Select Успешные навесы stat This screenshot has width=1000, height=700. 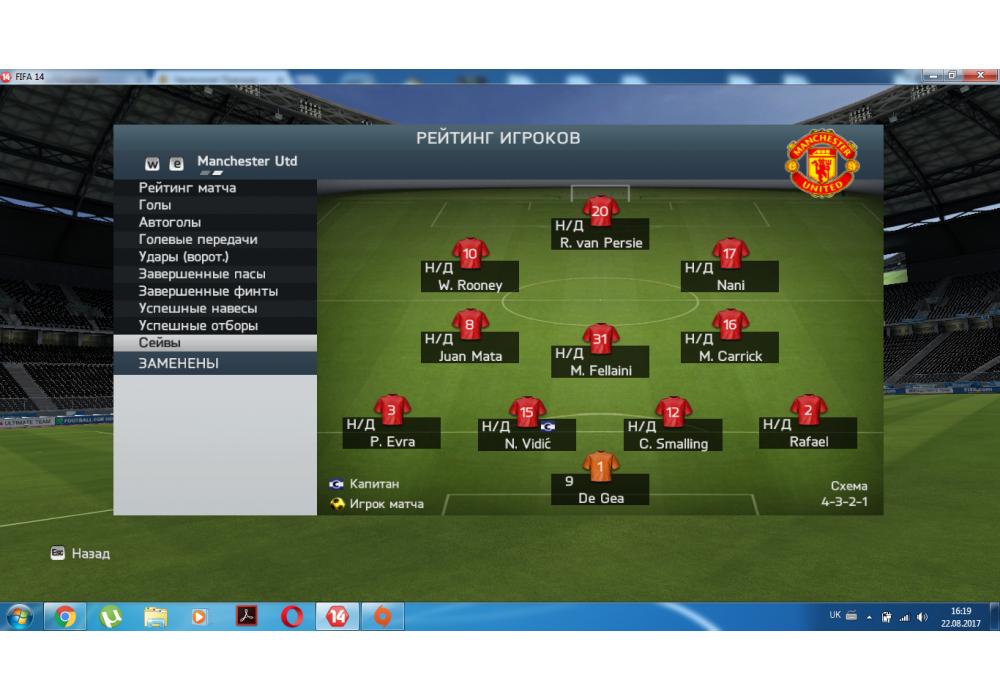coord(198,309)
